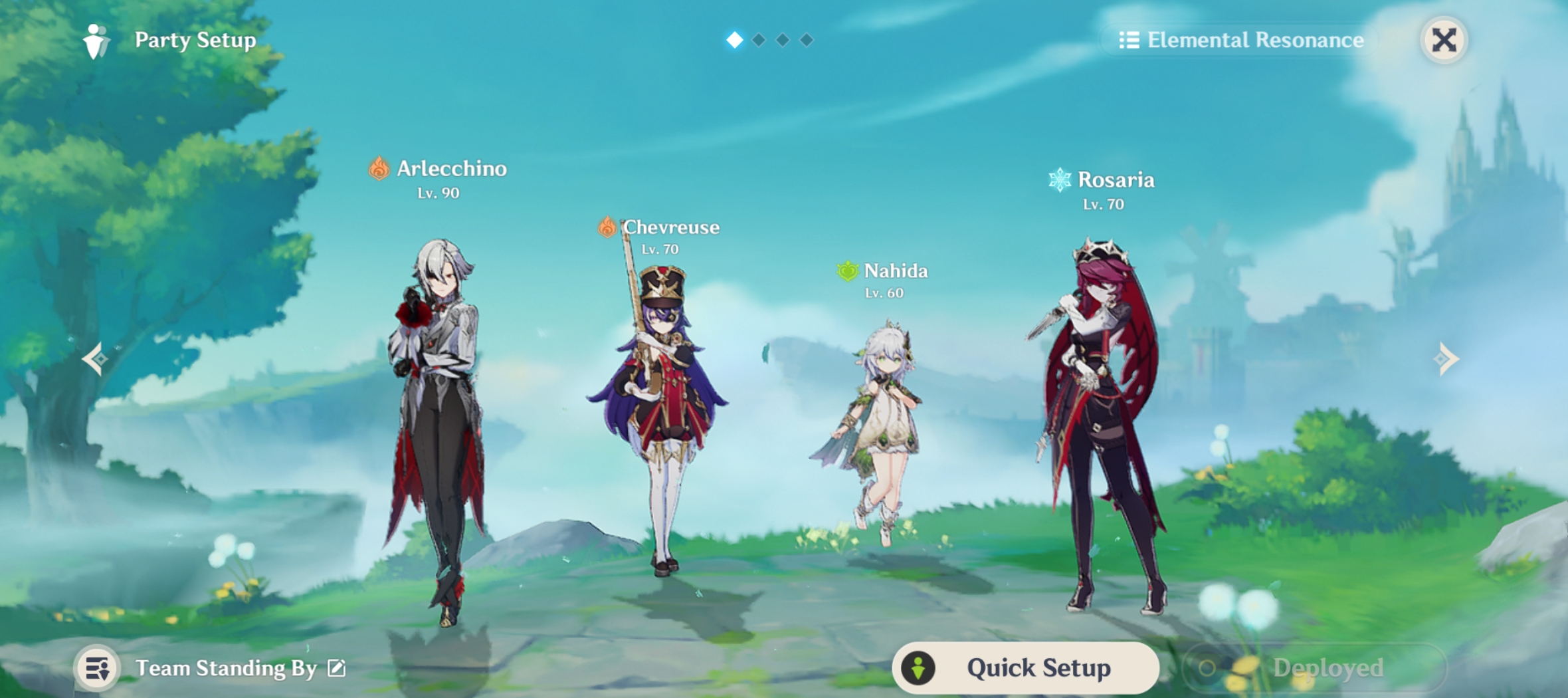Select the second team page dot
Image resolution: width=1568 pixels, height=698 pixels.
click(x=757, y=41)
